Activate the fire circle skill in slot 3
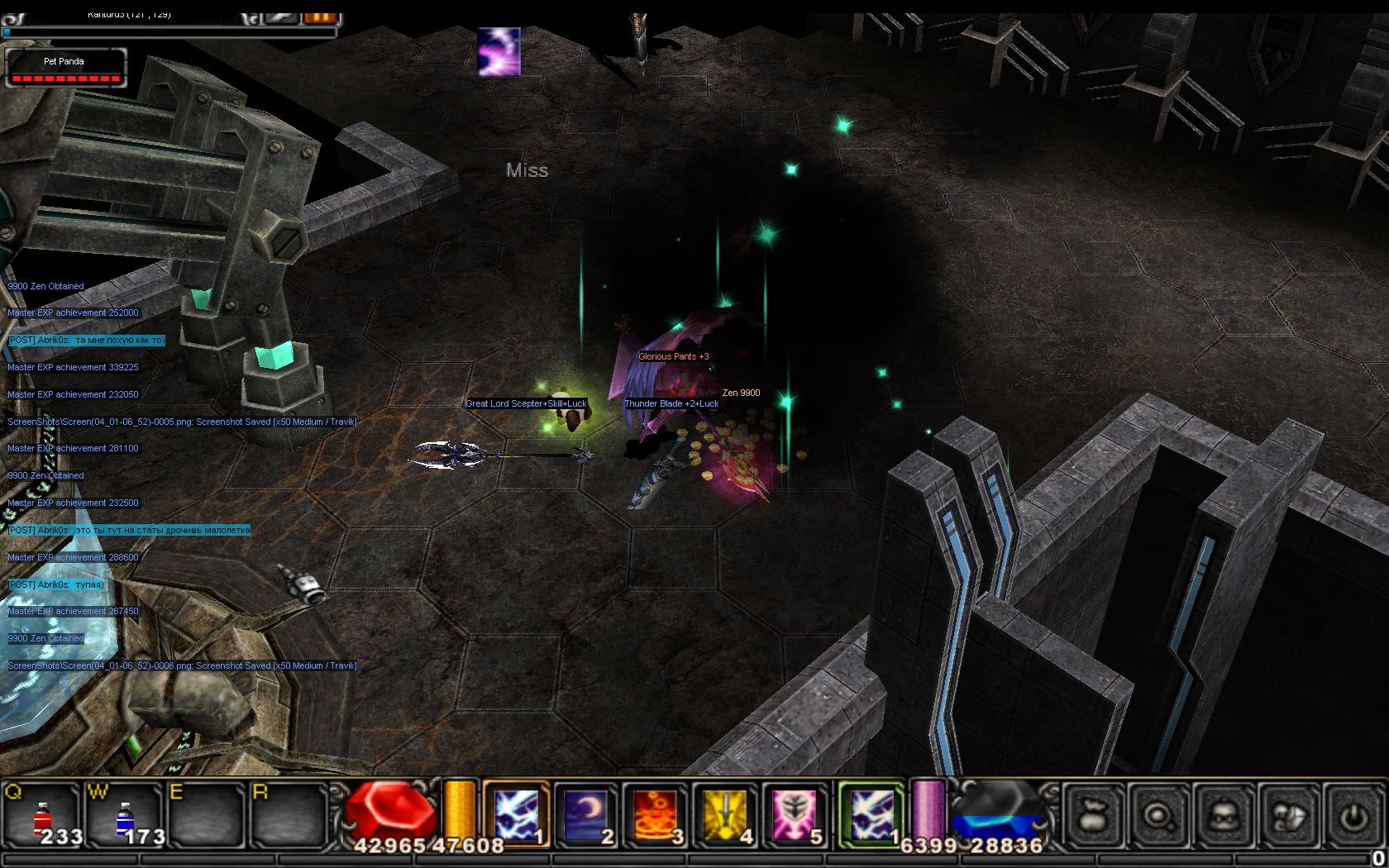Viewport: 1389px width, 868px height. pos(655,813)
